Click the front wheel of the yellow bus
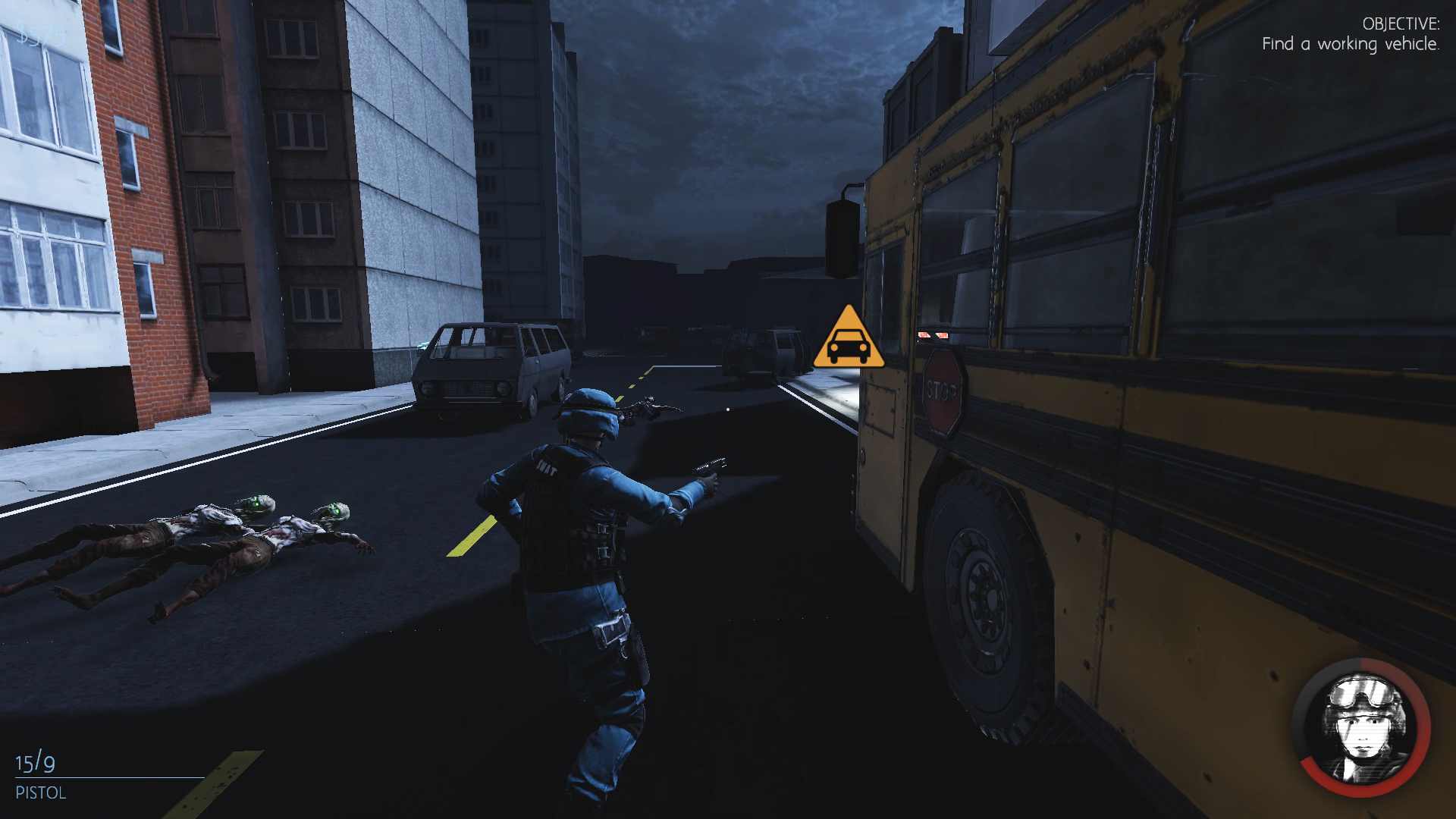The width and height of the screenshot is (1456, 819). pos(986,599)
